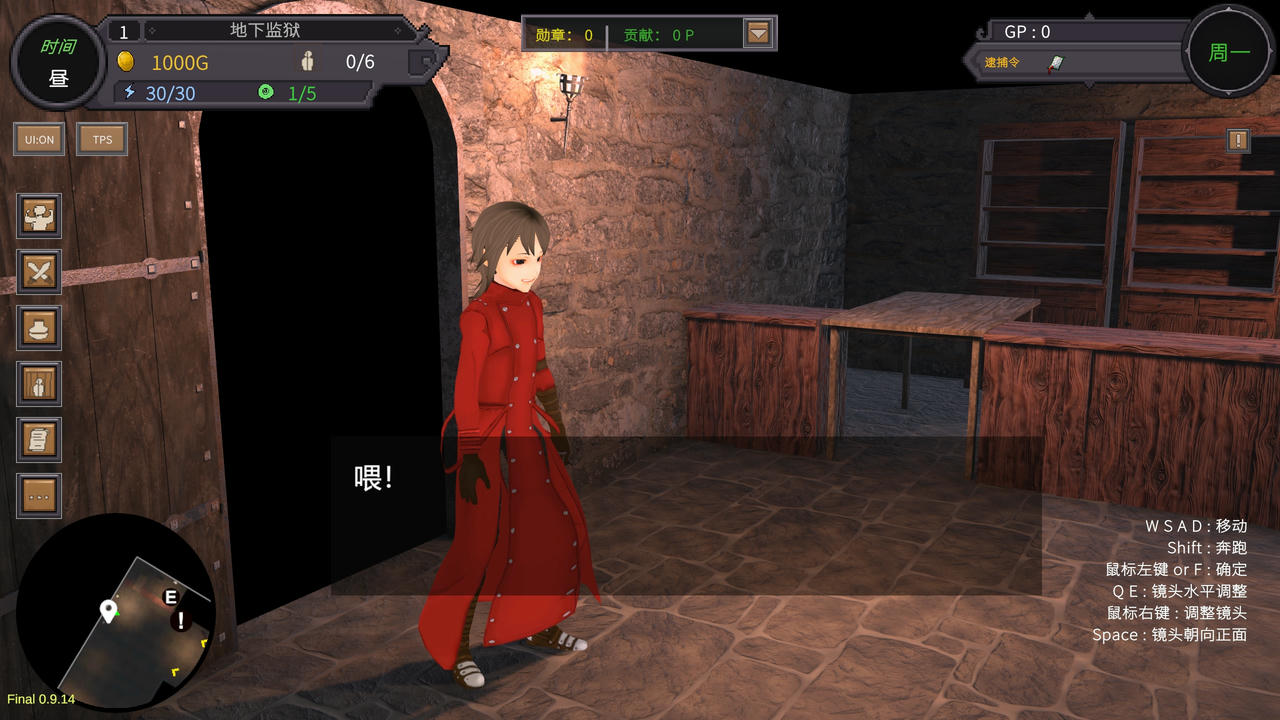Select the clay pot icon

(40, 327)
